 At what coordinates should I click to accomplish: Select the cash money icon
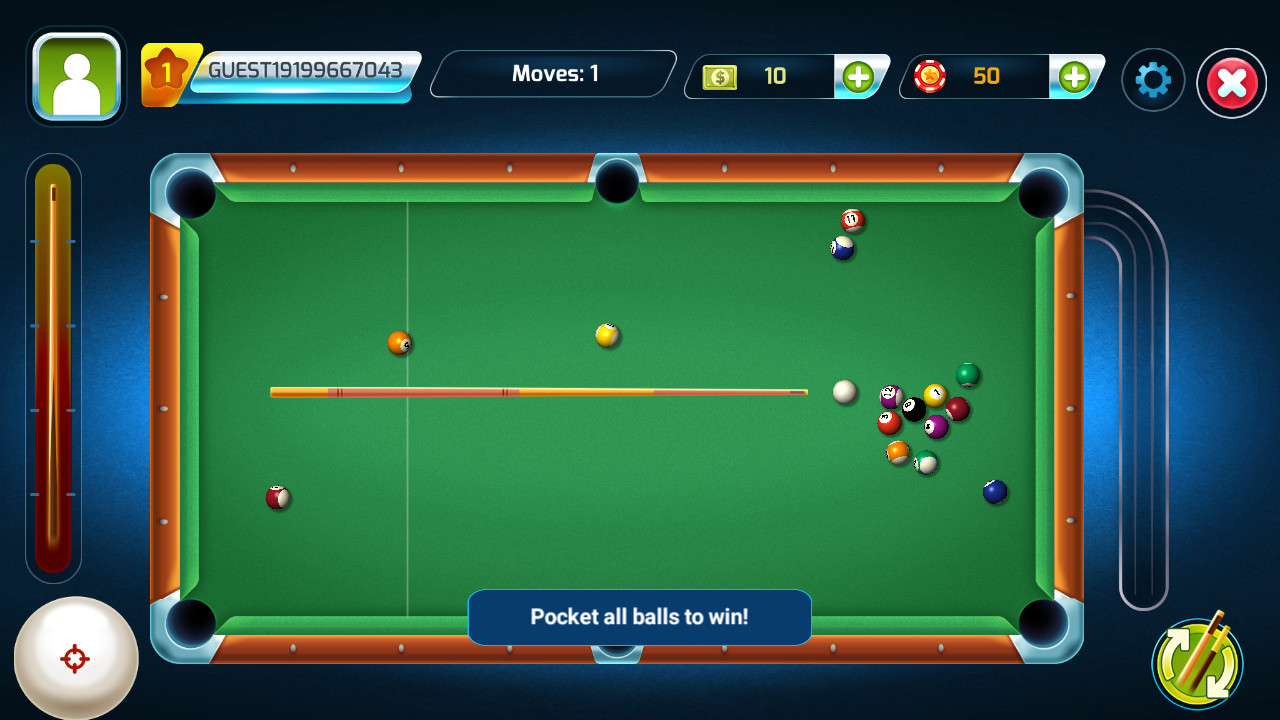pyautogui.click(x=722, y=77)
